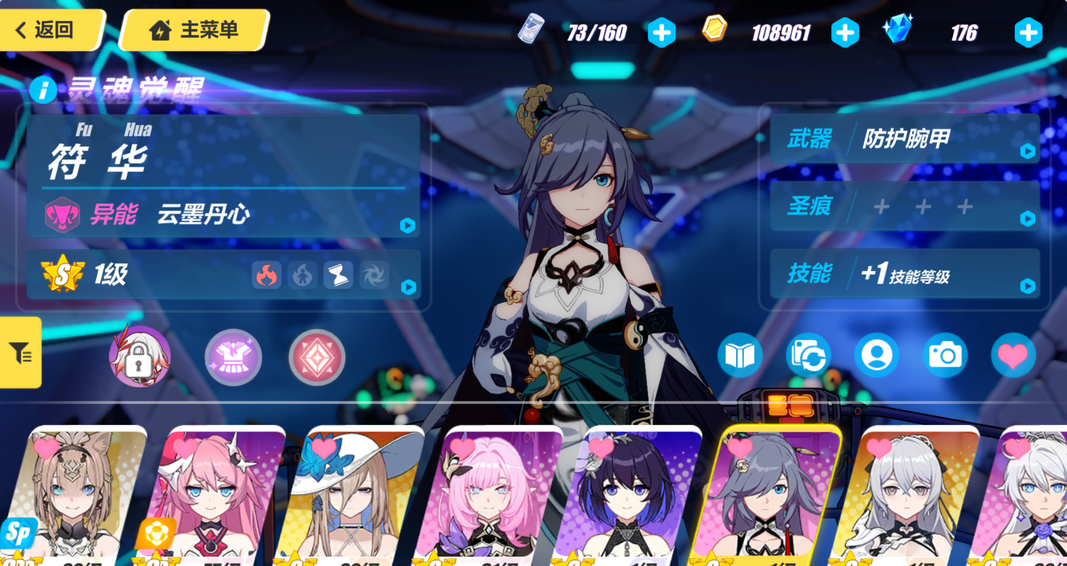The height and width of the screenshot is (566, 1067).
Task: Show the 灵魂觉醒 info icon details
Action: pos(43,90)
